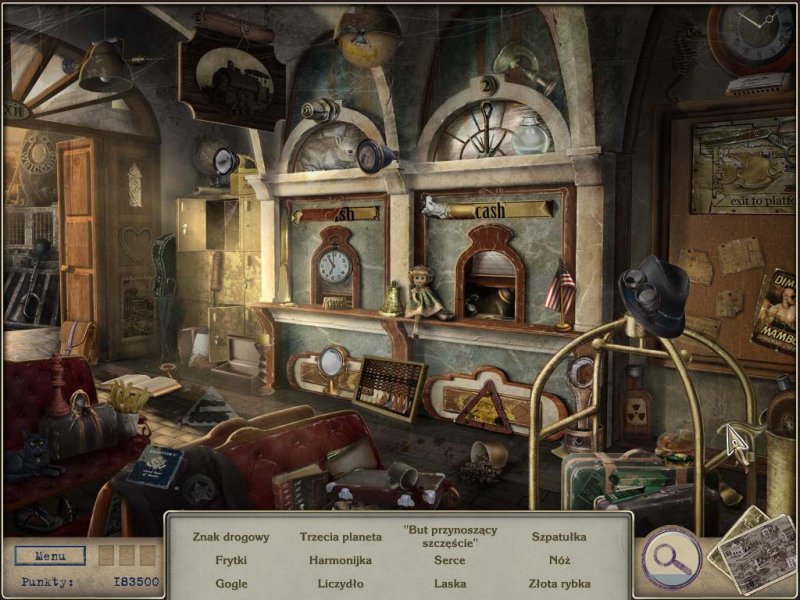Open the photo postcards stack
Image resolution: width=800 pixels, height=600 pixels.
point(752,550)
